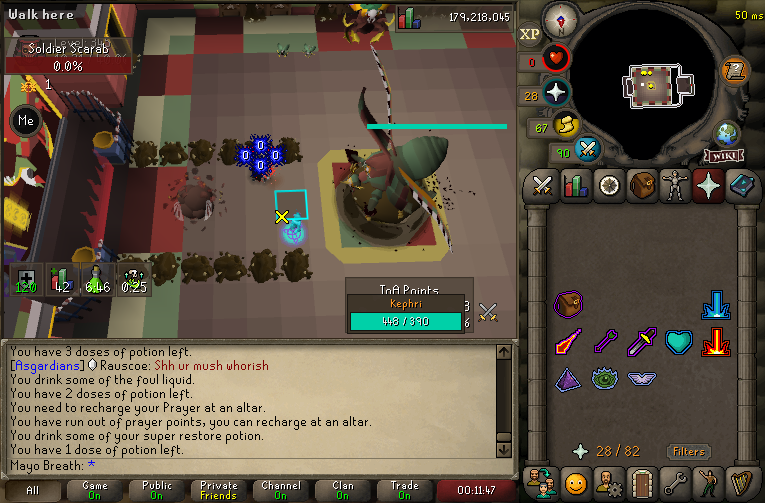Toggle the blue arrows prayer

pyautogui.click(x=714, y=304)
